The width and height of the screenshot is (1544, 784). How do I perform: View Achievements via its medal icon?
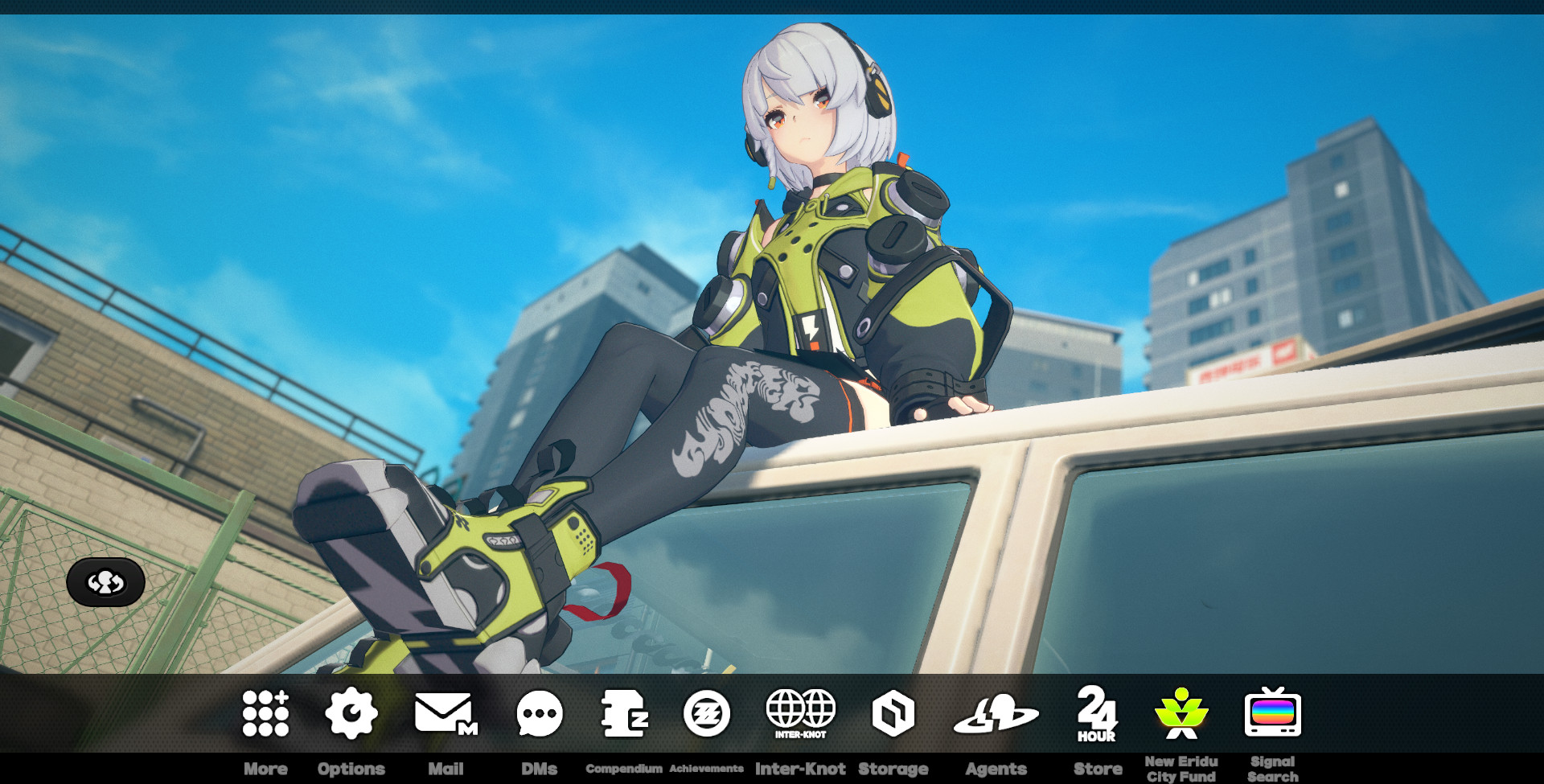pos(706,712)
